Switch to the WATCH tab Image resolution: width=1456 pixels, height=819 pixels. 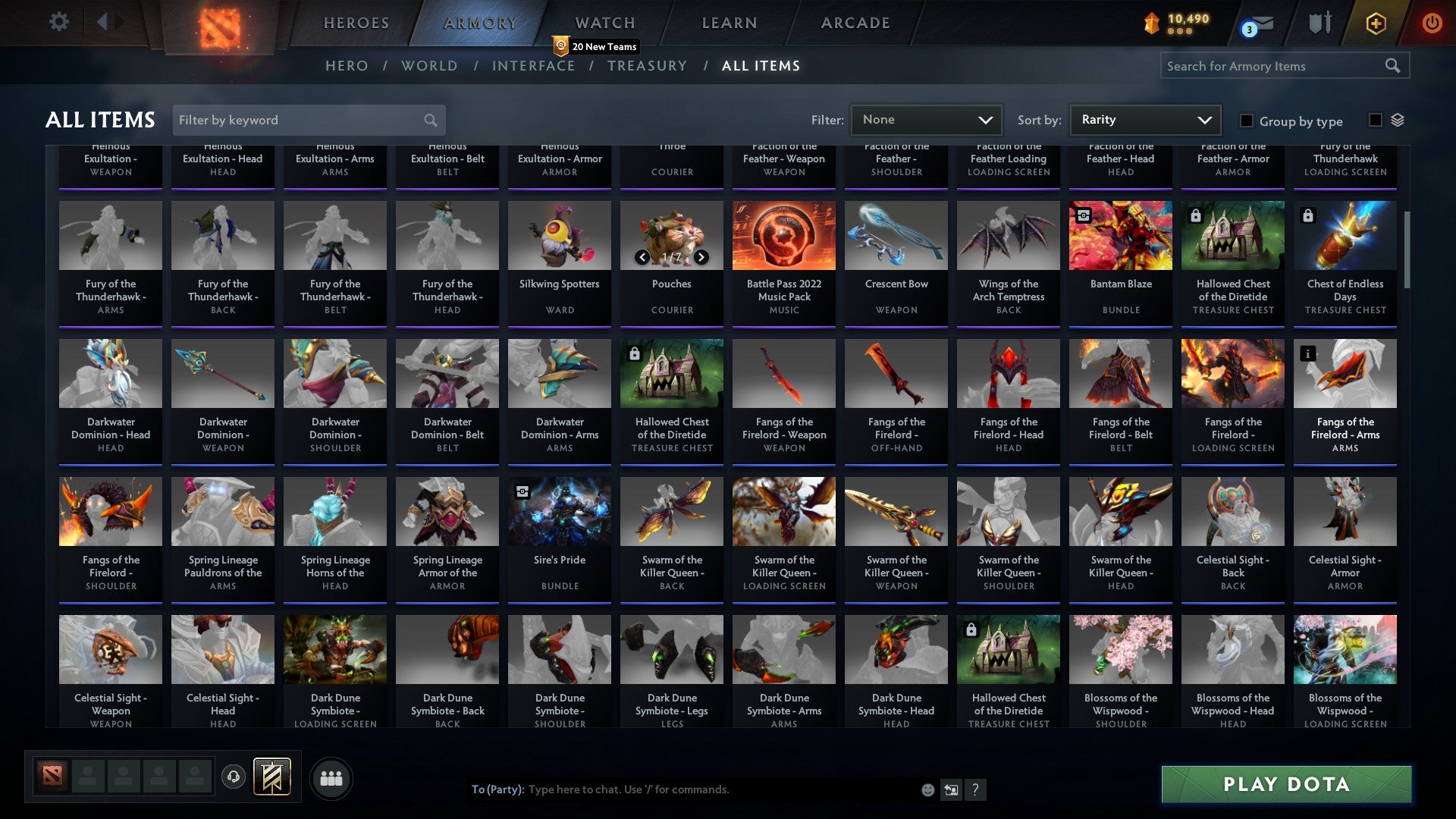[x=604, y=23]
